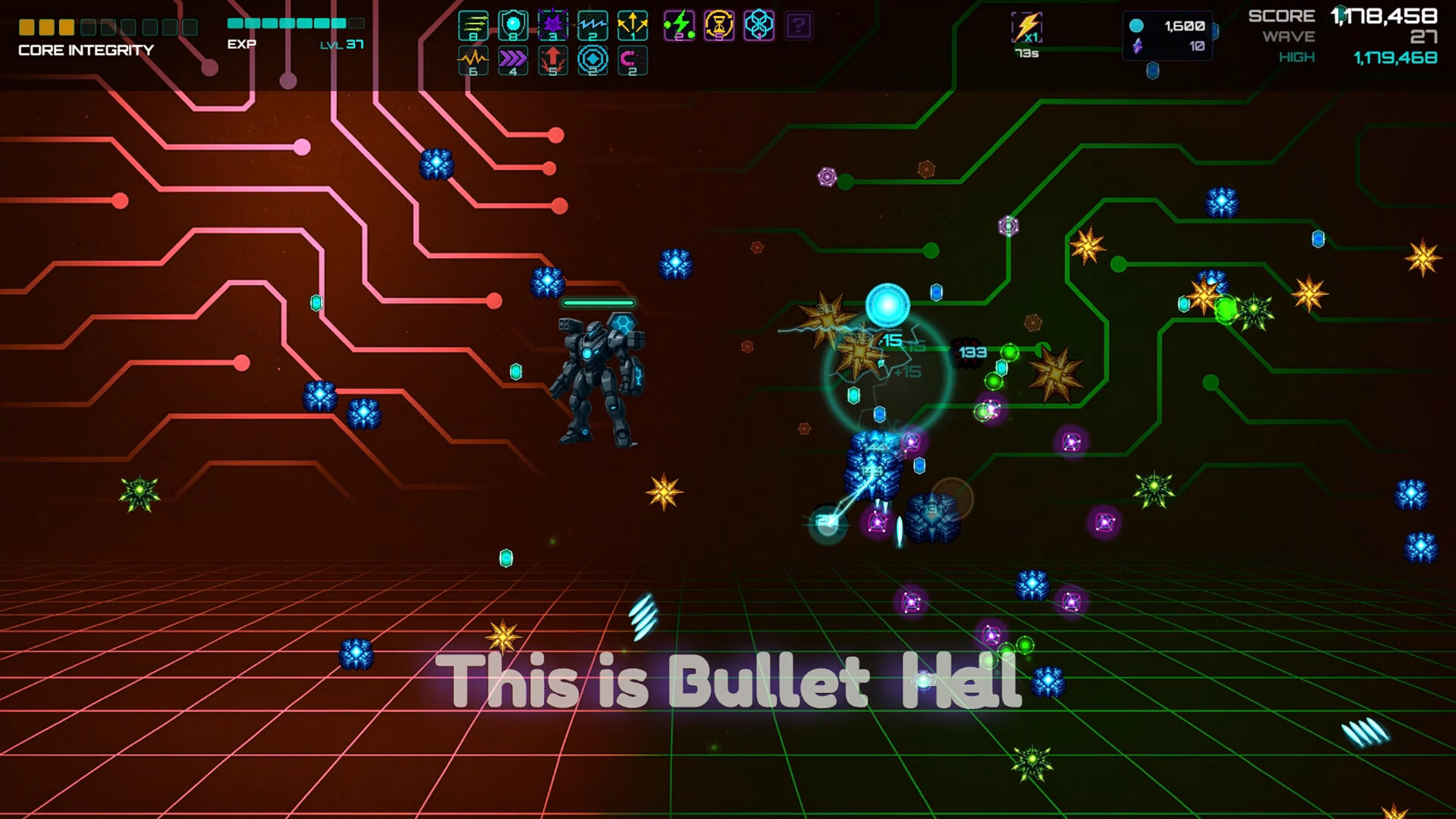The width and height of the screenshot is (1456, 819).
Task: Select the blue hexagon cube ability icon
Action: pyautogui.click(x=758, y=26)
